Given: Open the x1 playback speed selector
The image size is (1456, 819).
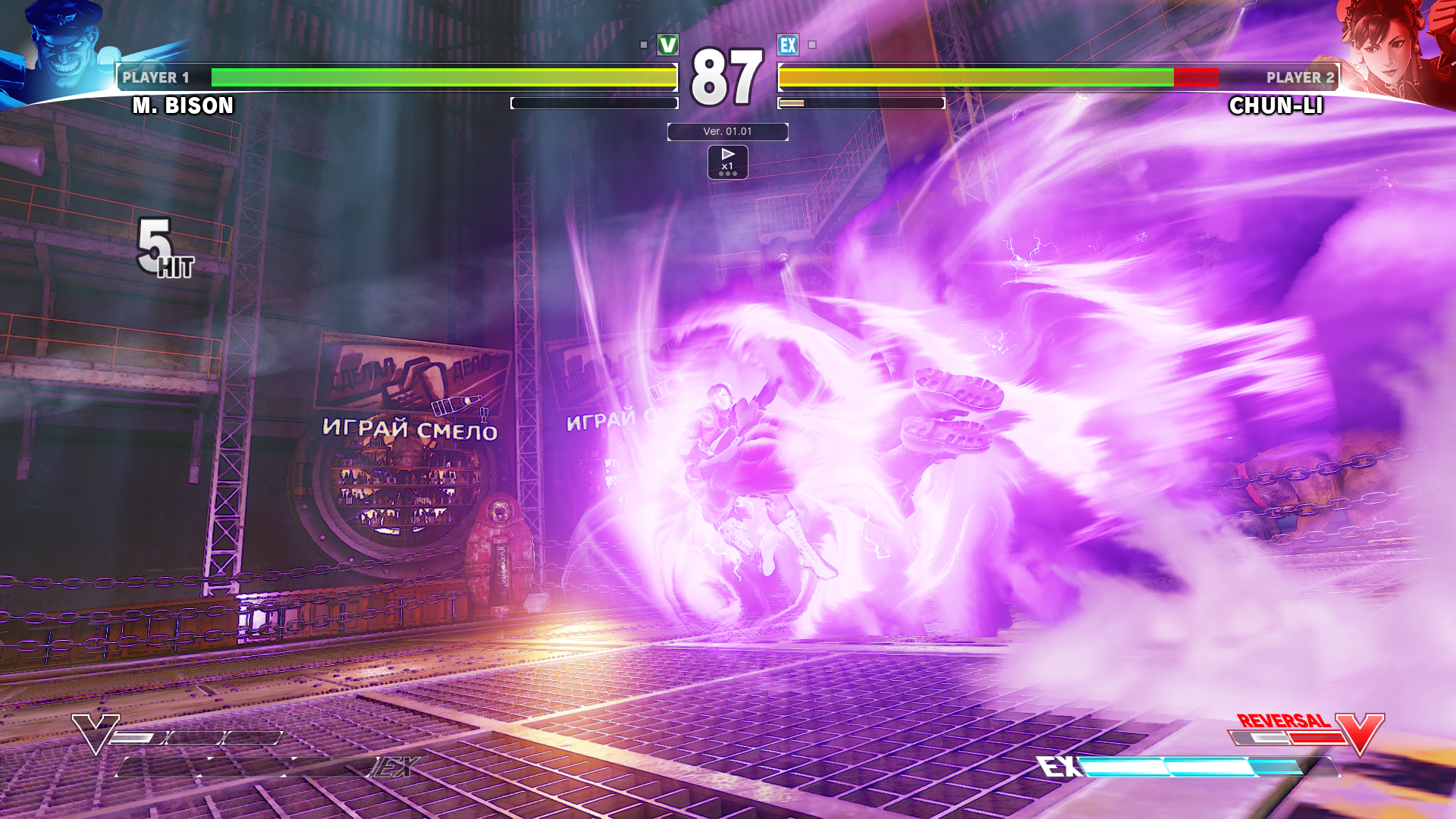Looking at the screenshot, I should pos(729,165).
